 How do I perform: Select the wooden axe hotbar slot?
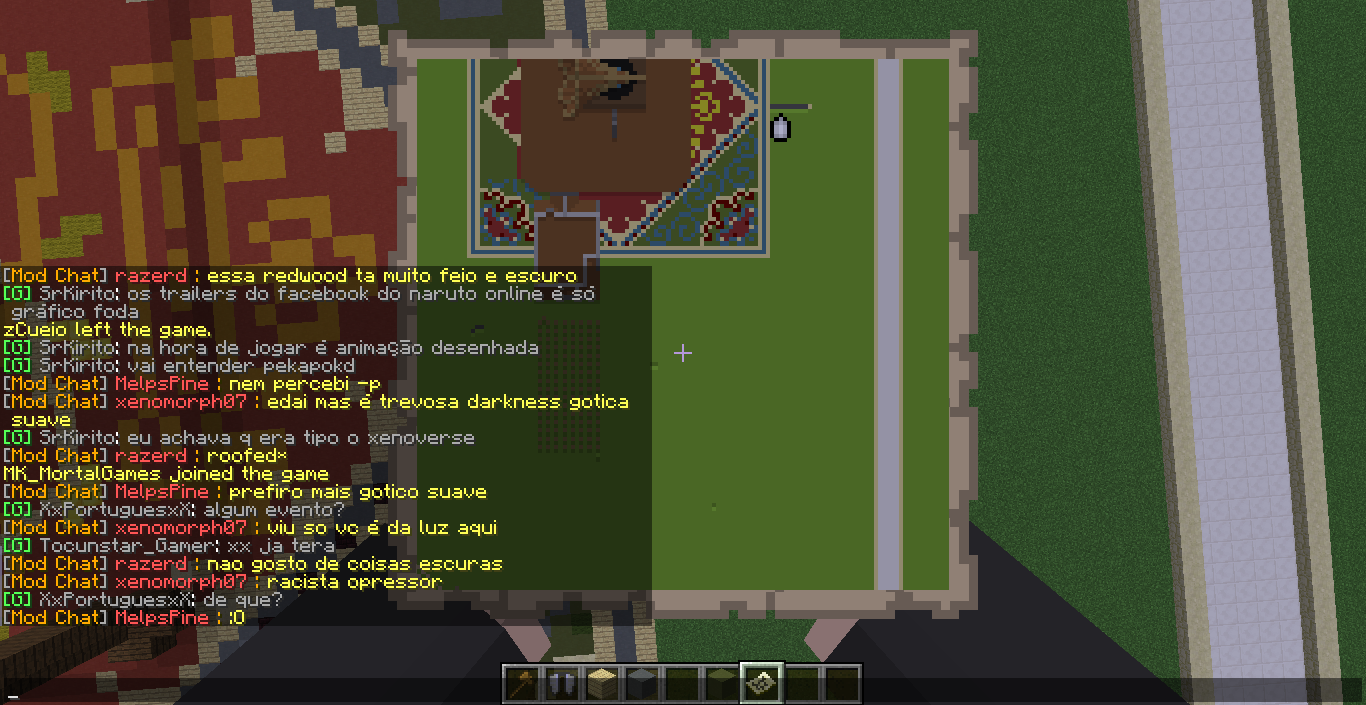pyautogui.click(x=522, y=684)
